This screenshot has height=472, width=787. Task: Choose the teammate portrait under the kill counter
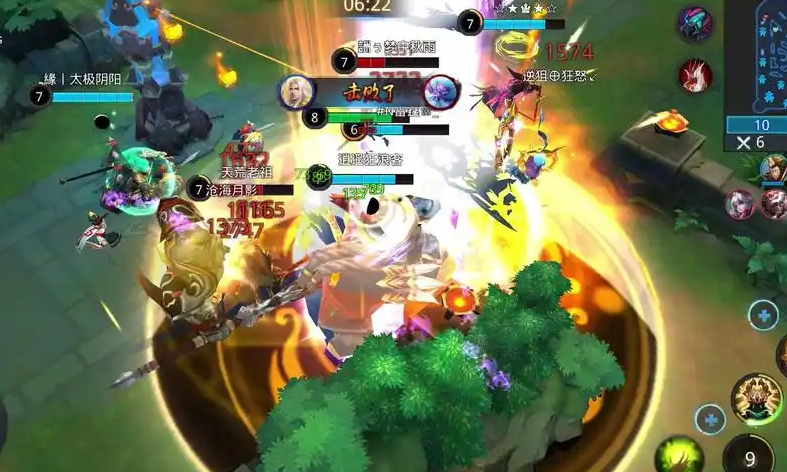774,171
